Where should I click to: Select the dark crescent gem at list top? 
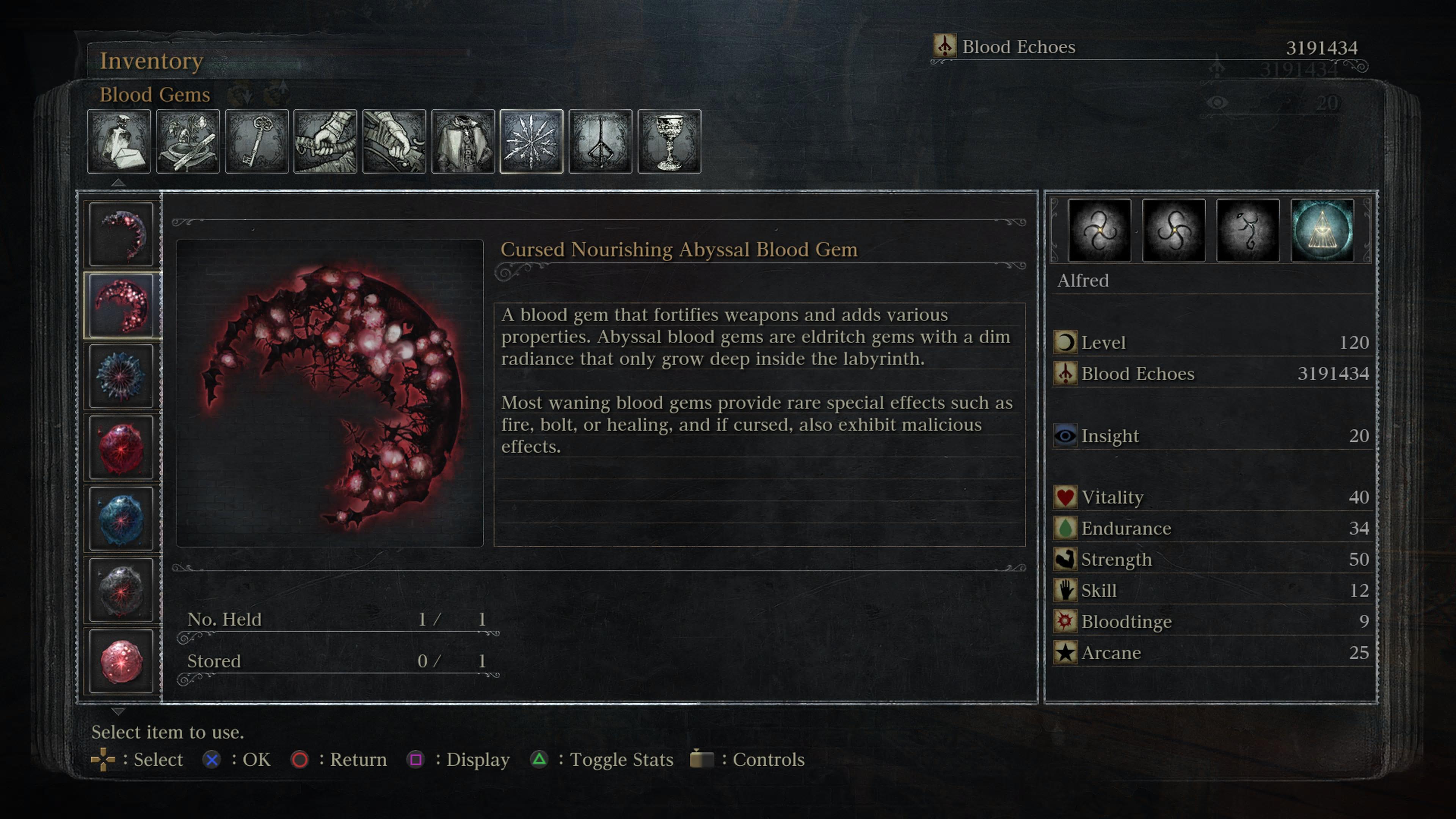[121, 234]
